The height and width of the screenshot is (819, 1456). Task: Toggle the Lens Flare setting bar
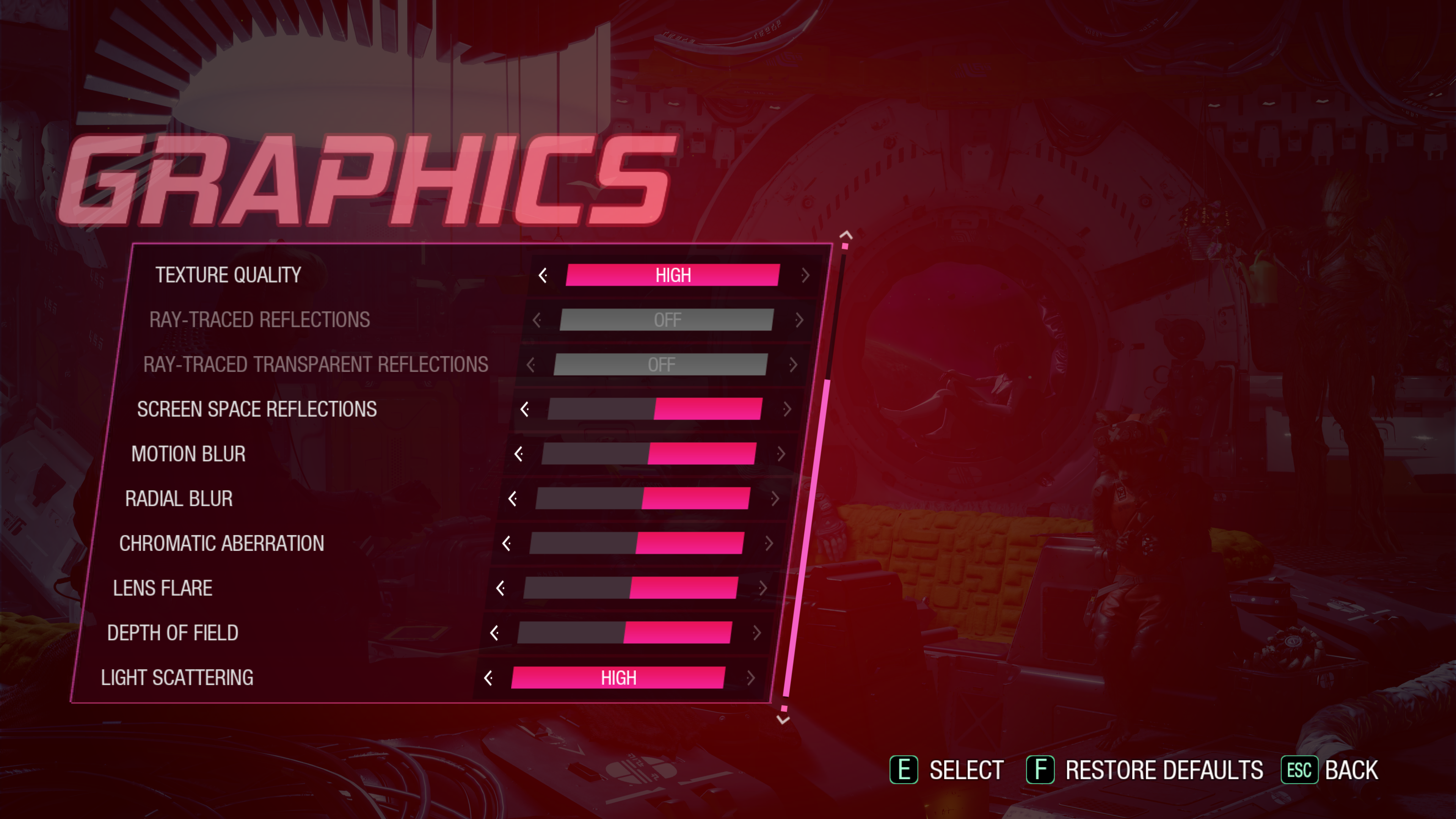click(x=630, y=588)
